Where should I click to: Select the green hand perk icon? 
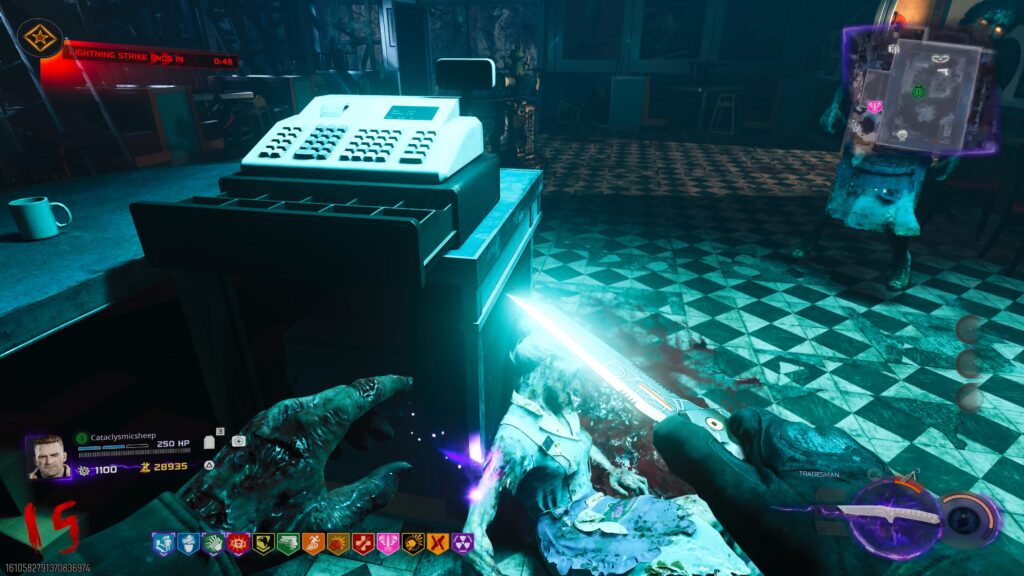pyautogui.click(x=211, y=544)
